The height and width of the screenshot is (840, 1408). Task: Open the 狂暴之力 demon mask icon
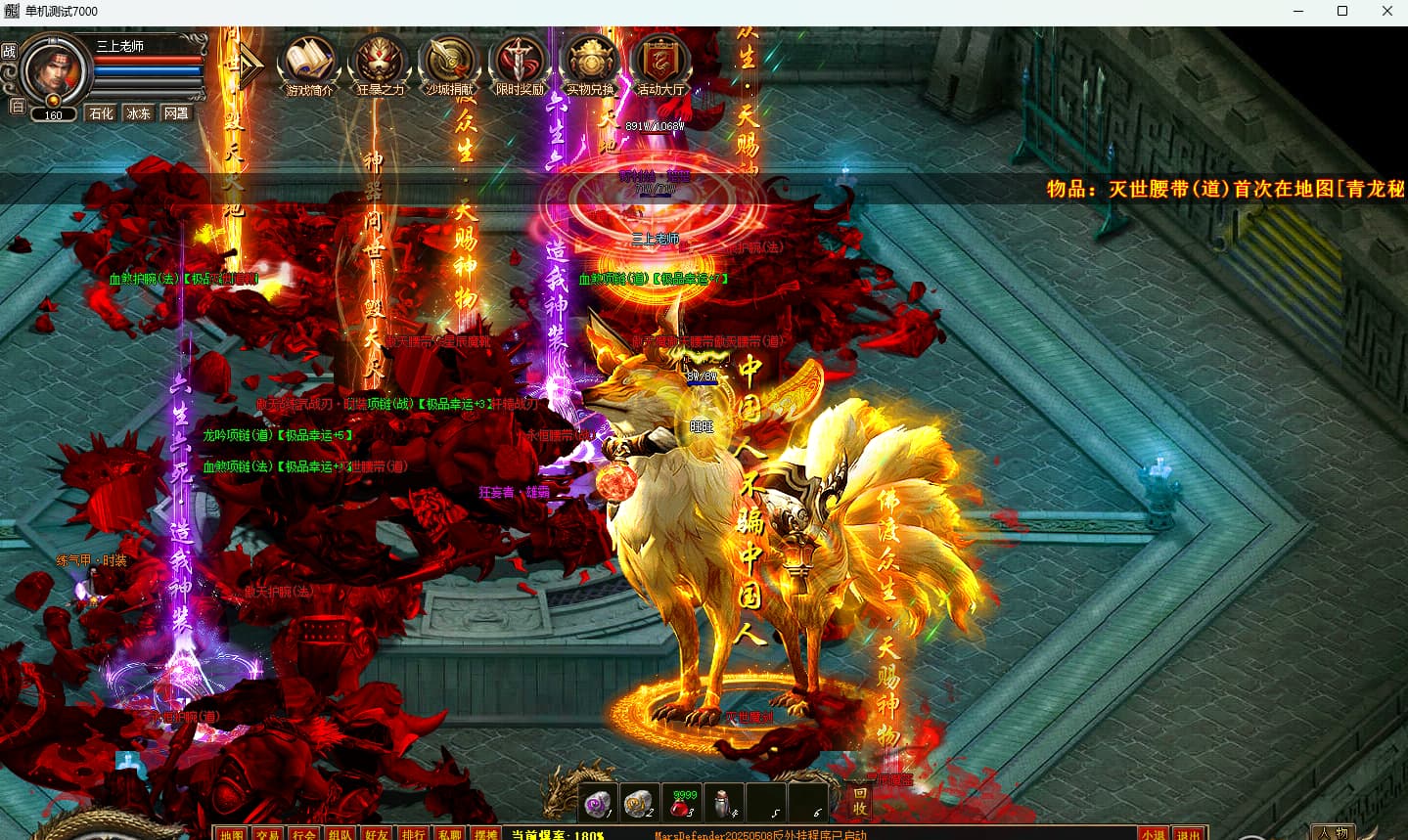(380, 64)
